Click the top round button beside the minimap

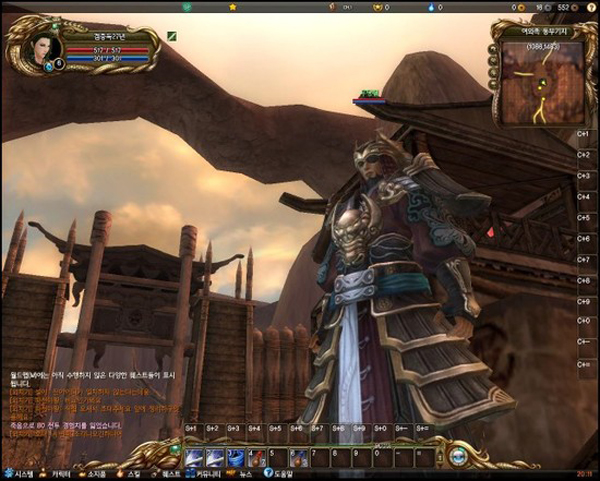pyautogui.click(x=492, y=48)
